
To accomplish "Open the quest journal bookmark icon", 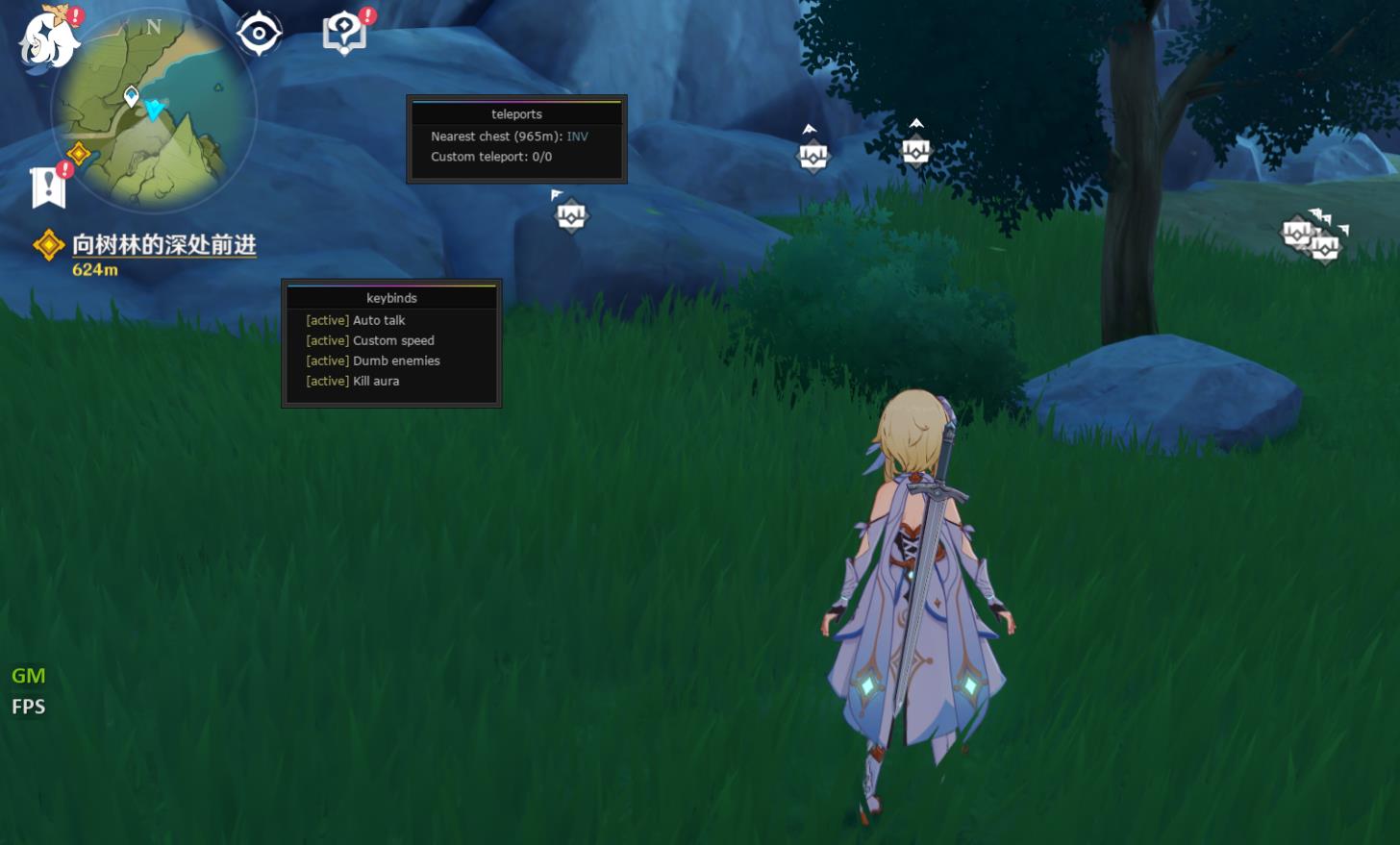I will (48, 186).
